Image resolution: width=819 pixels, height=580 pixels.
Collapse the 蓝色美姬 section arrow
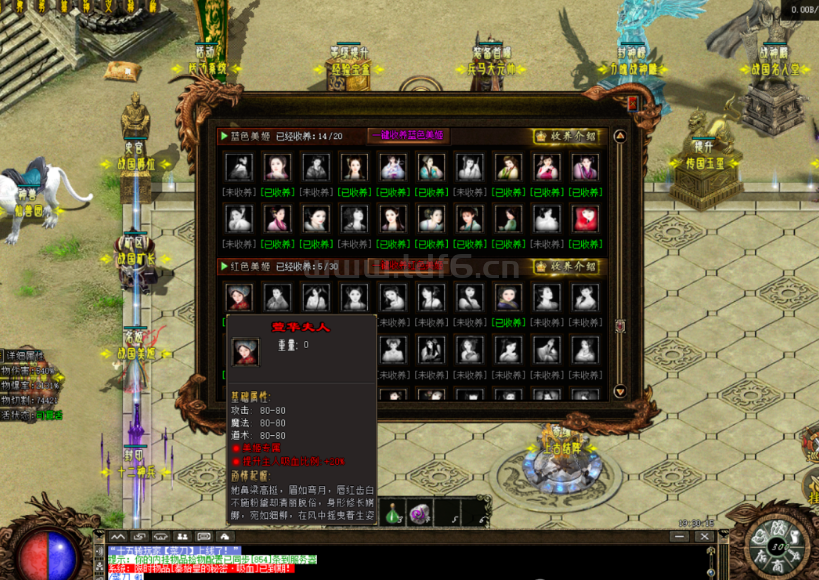[x=225, y=136]
